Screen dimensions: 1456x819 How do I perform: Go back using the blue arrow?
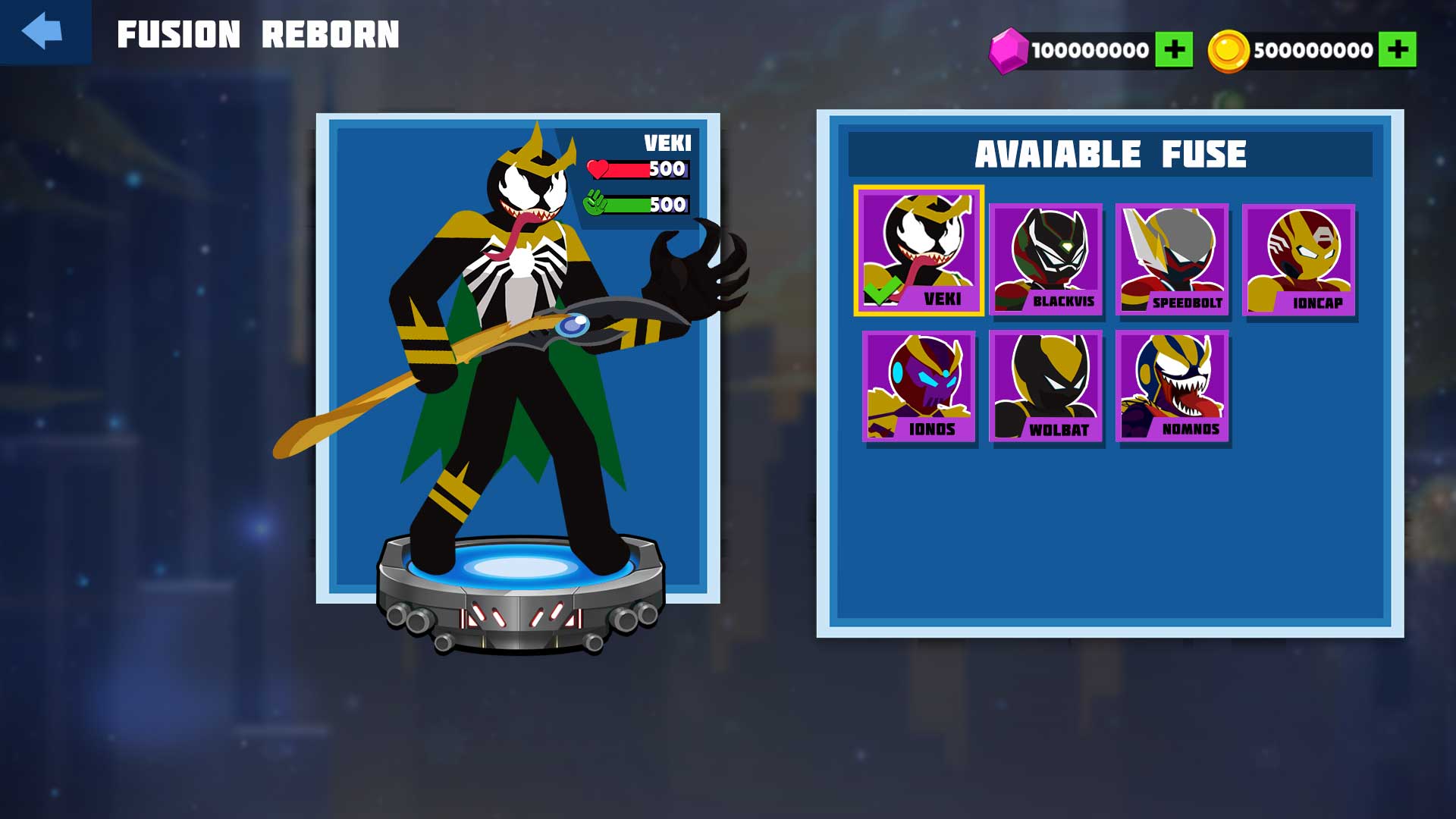coord(43,32)
